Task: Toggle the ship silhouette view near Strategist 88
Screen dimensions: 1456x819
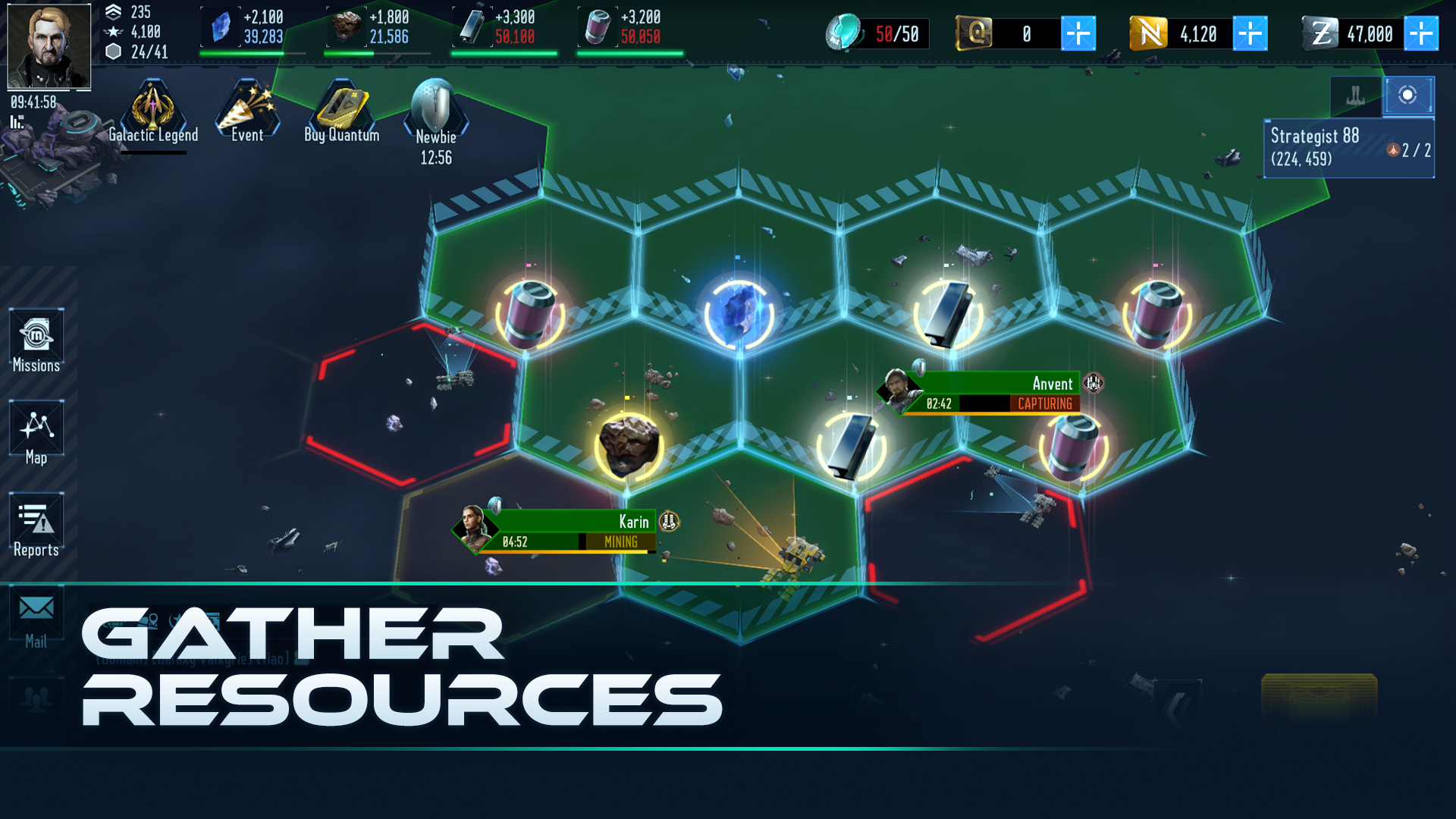Action: tap(1355, 96)
